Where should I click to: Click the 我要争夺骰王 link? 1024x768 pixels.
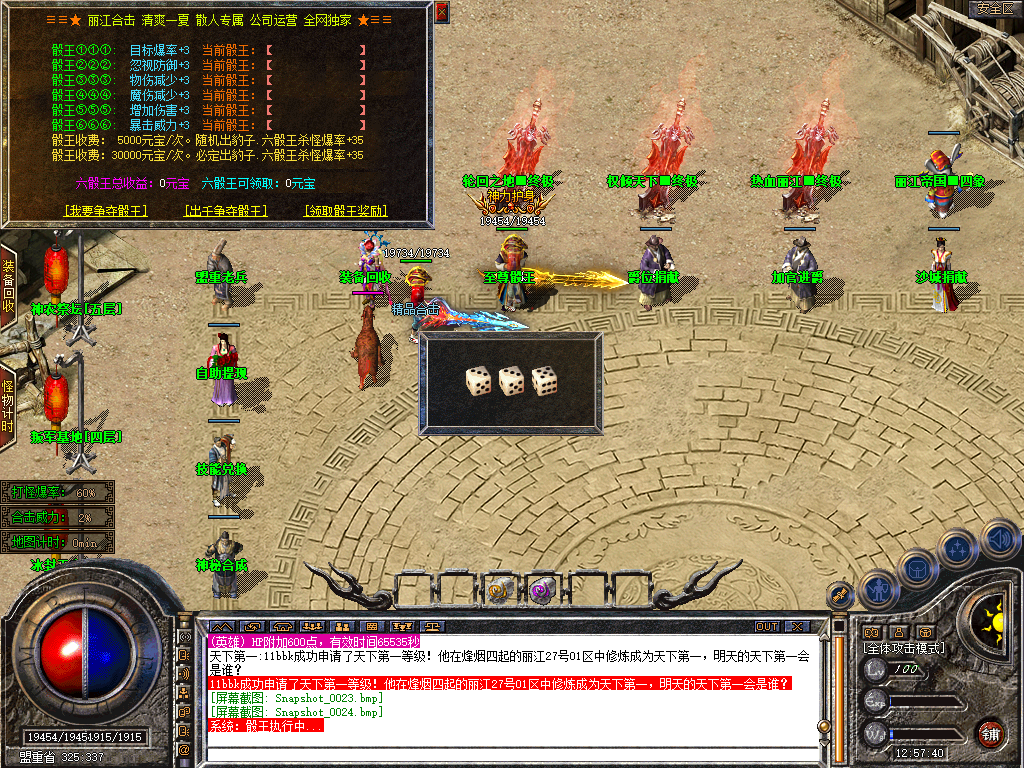(x=105, y=211)
